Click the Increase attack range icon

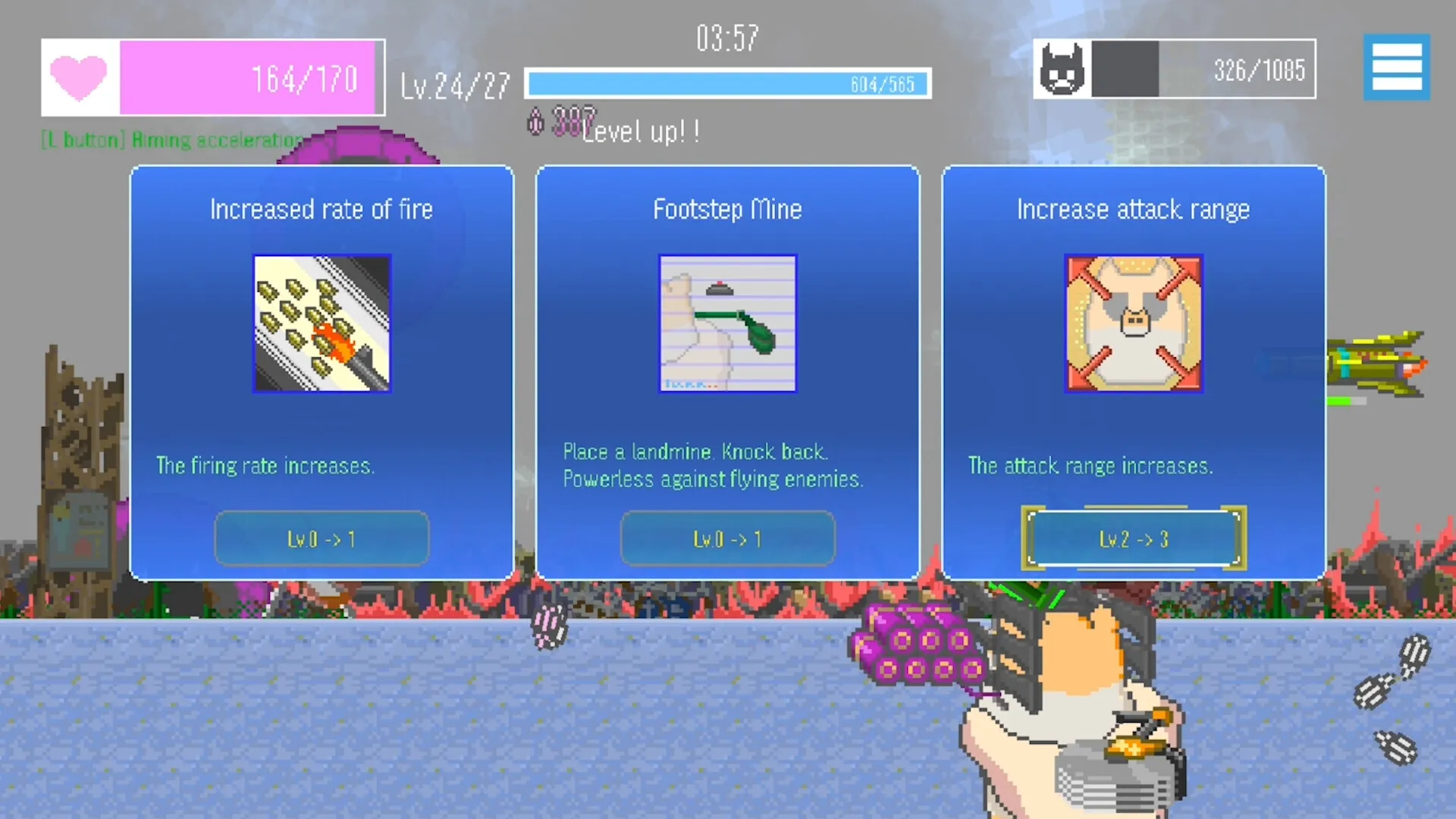coord(1133,325)
